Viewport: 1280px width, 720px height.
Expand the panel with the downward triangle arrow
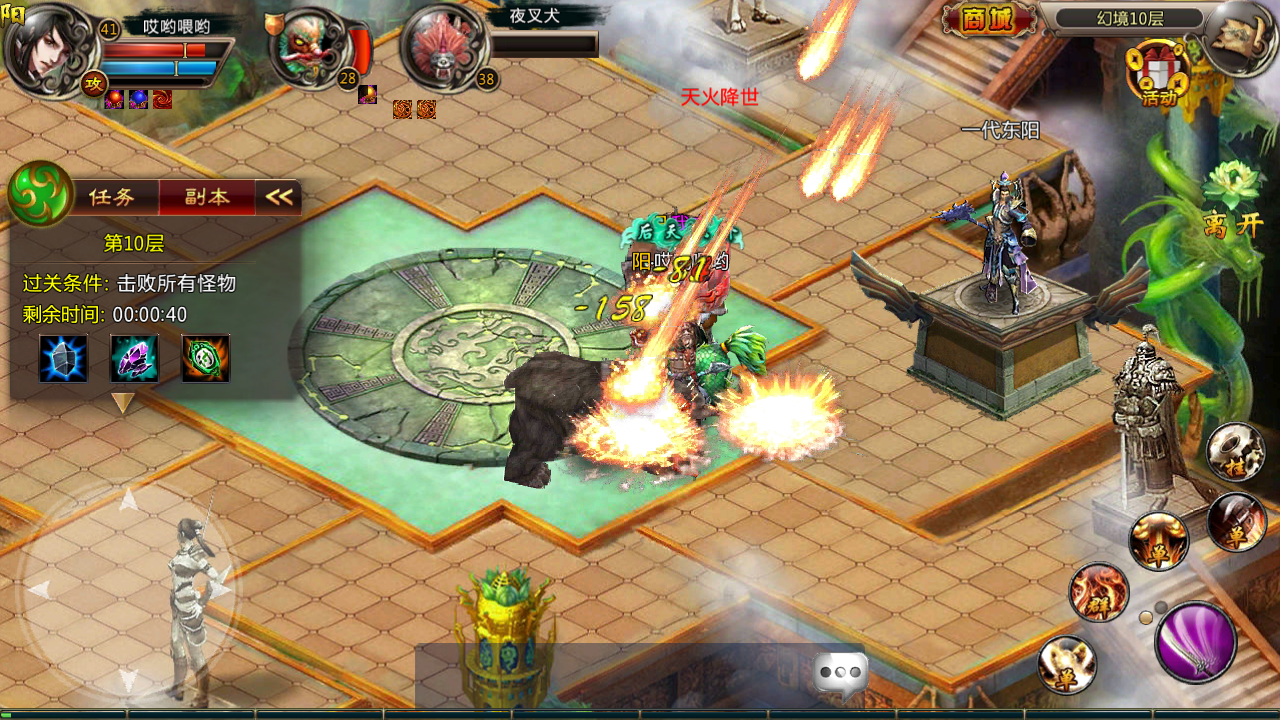[123, 403]
